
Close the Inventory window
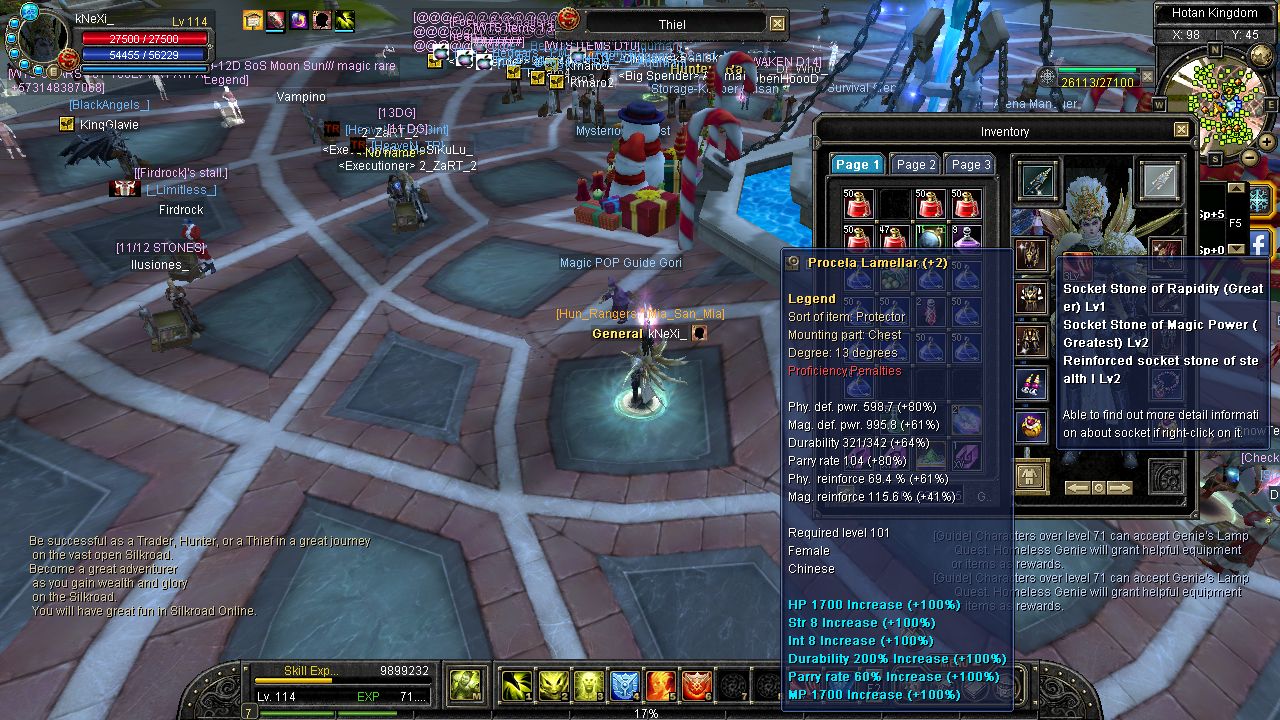(x=1181, y=130)
